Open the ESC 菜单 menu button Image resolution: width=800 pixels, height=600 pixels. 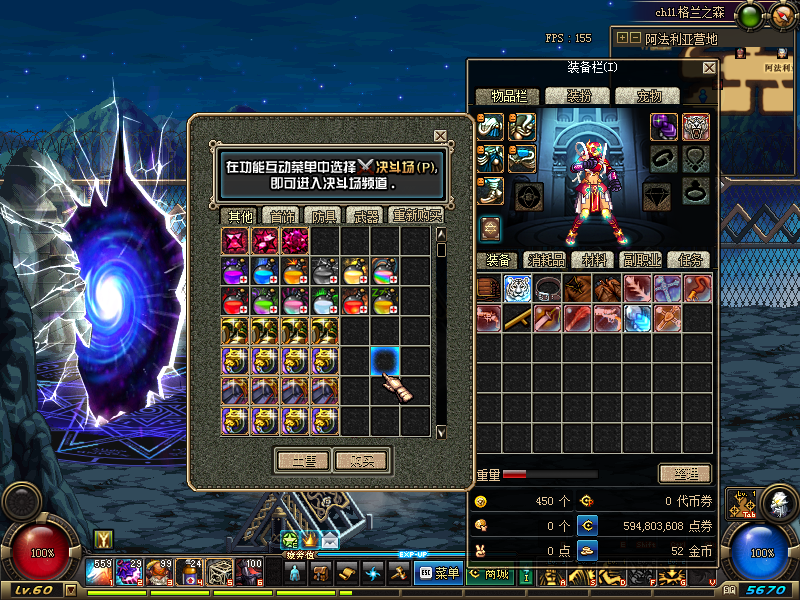[438, 573]
